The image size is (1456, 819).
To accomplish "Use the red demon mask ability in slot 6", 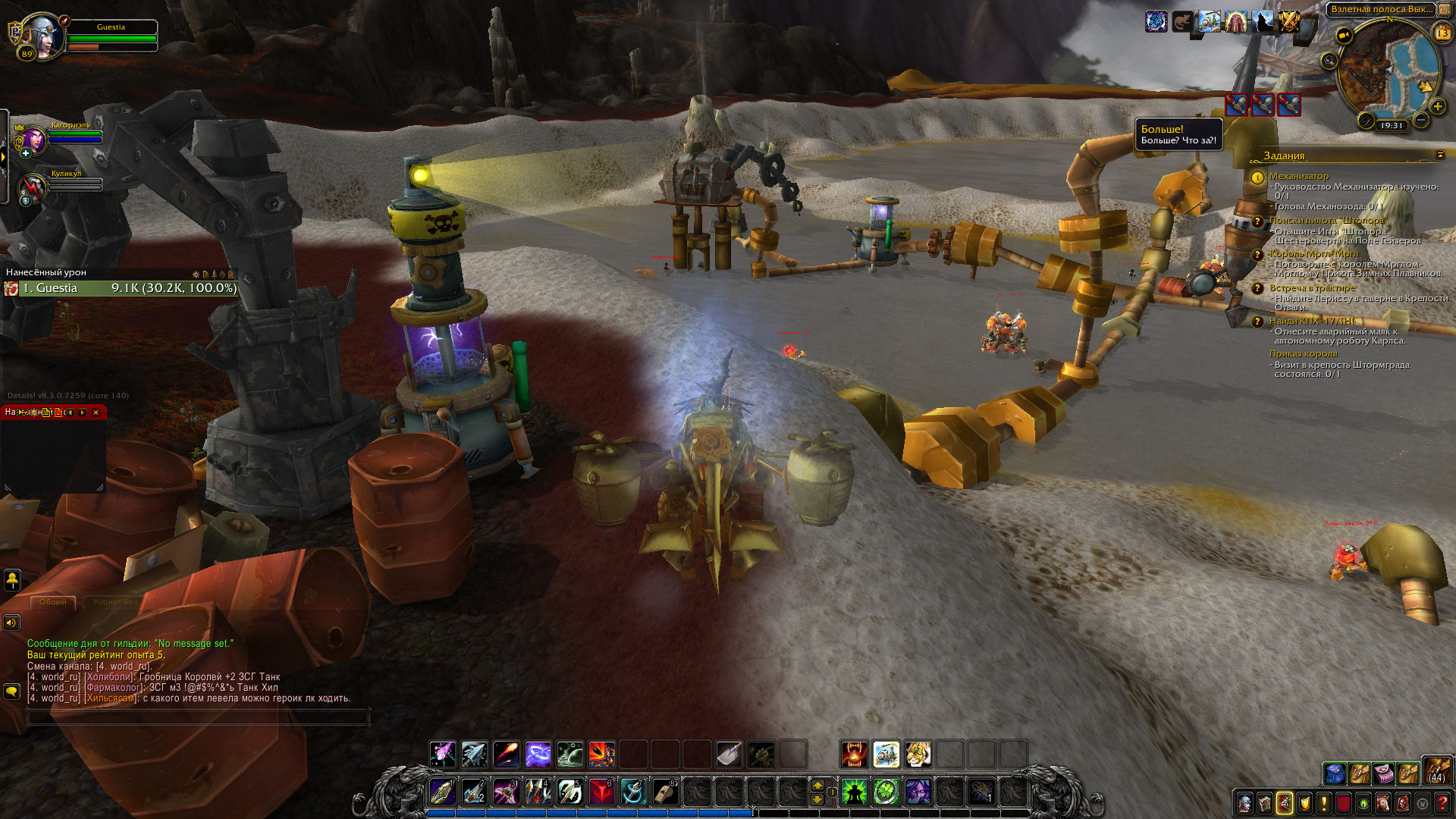I will click(x=601, y=792).
